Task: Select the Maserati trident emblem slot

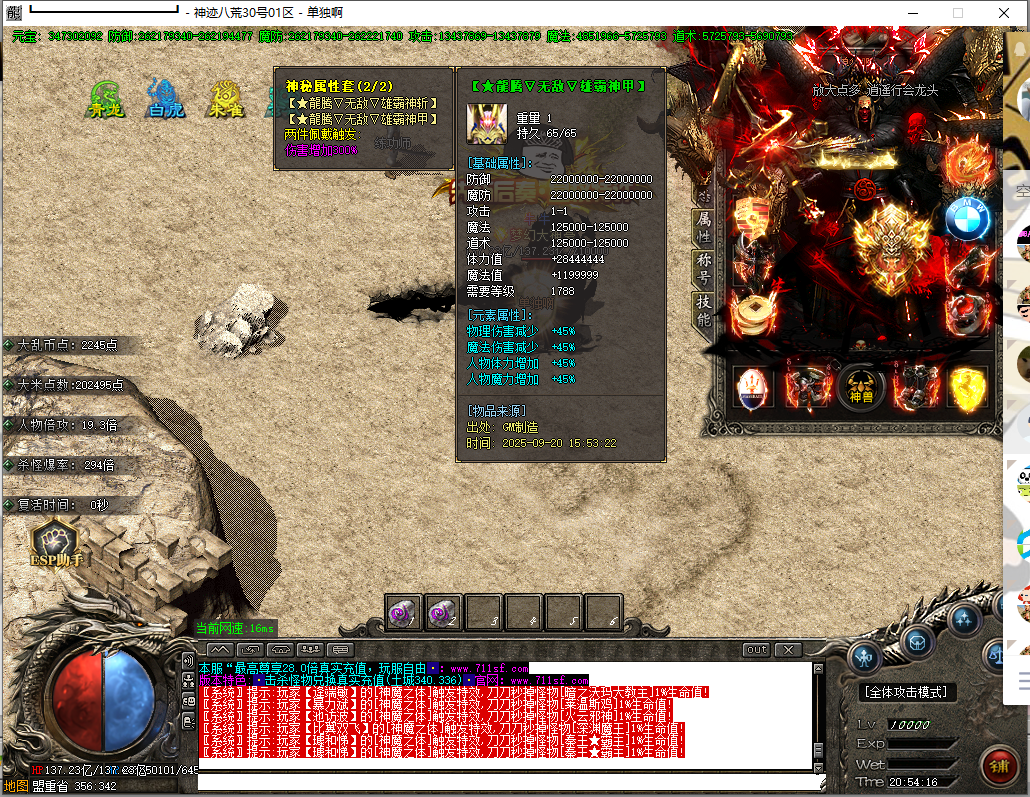Action: 754,389
